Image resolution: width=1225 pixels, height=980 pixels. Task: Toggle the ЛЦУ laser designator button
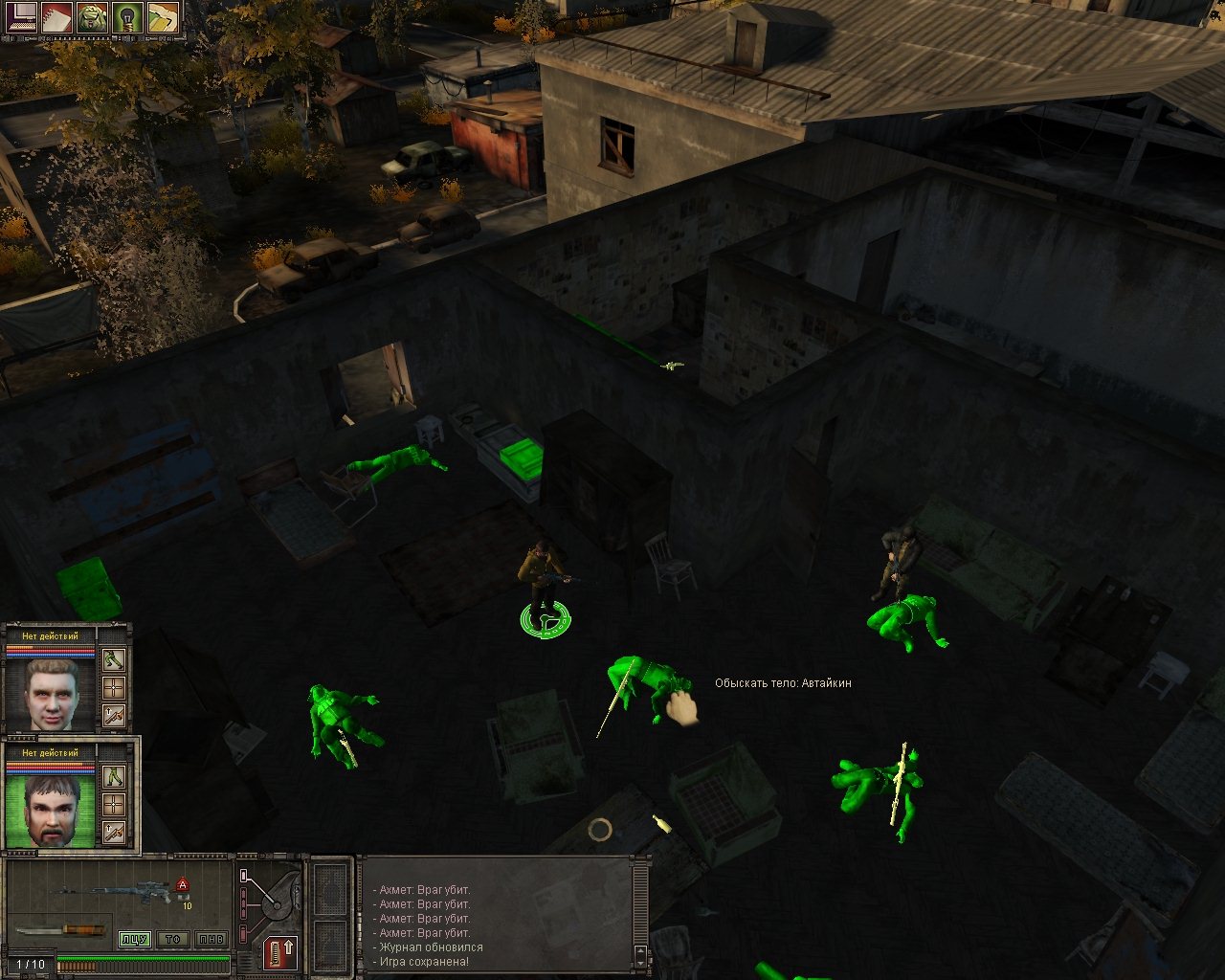134,939
